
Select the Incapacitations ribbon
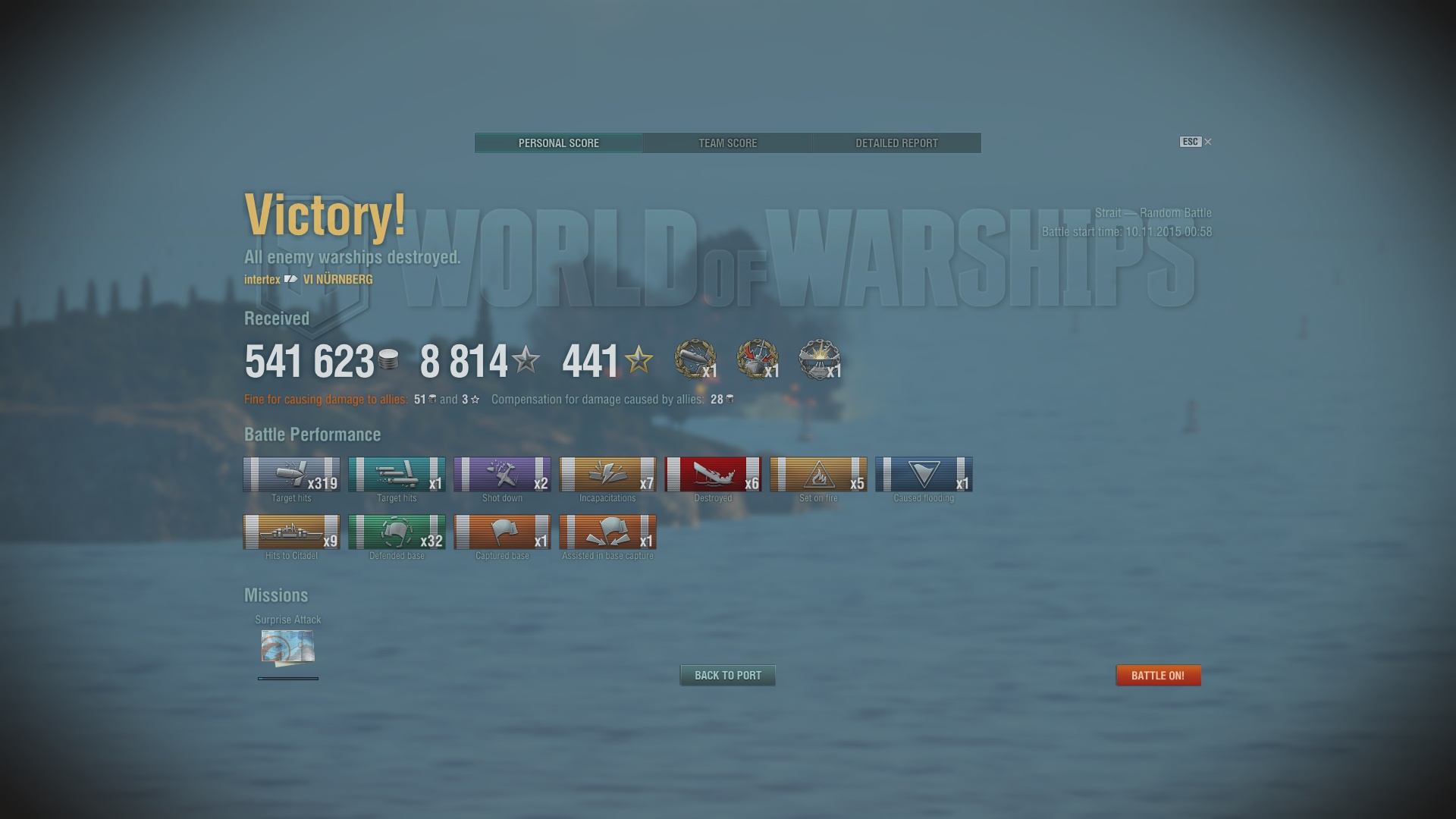click(x=607, y=475)
